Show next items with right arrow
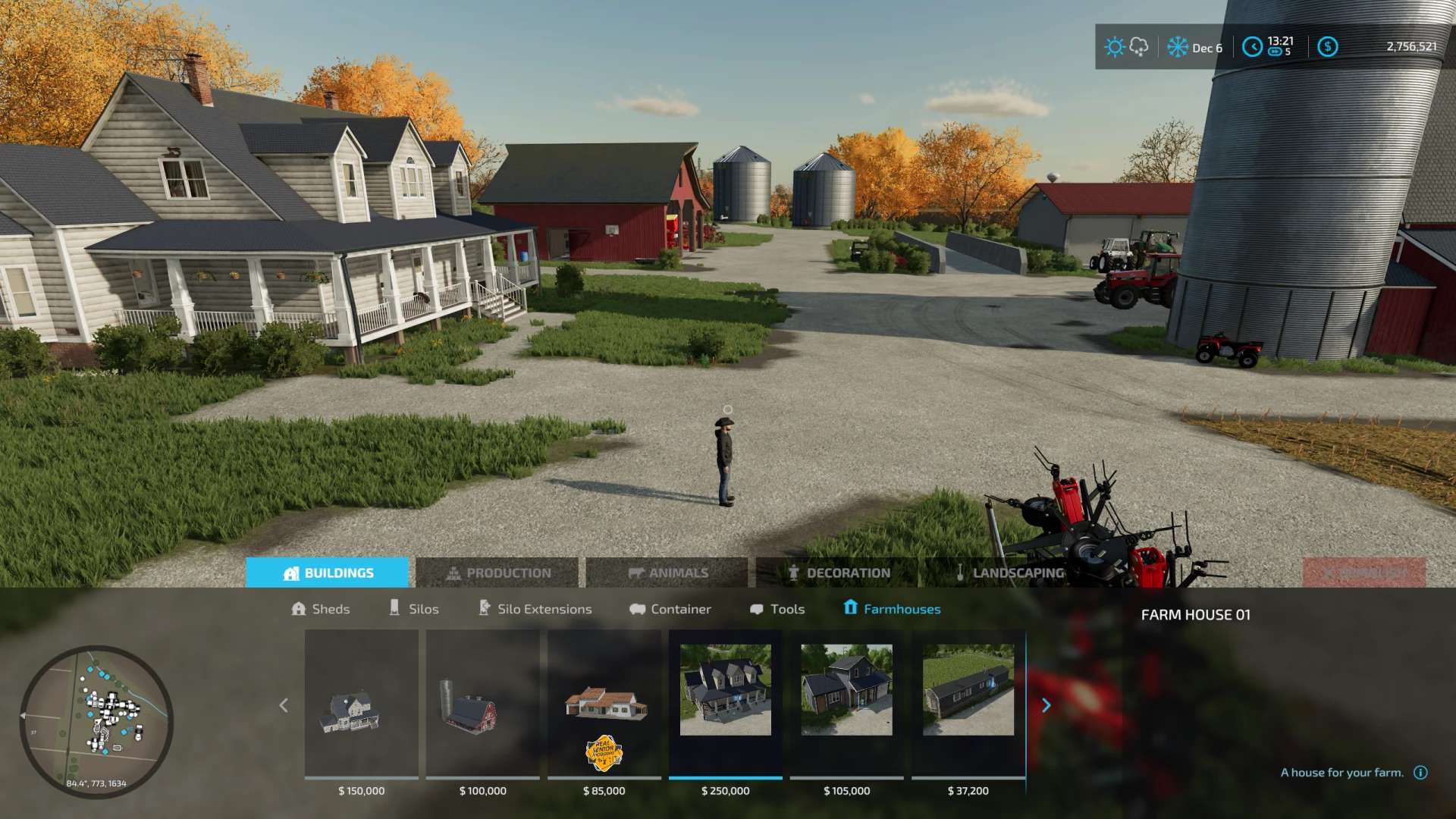Image resolution: width=1456 pixels, height=819 pixels. pos(1046,706)
